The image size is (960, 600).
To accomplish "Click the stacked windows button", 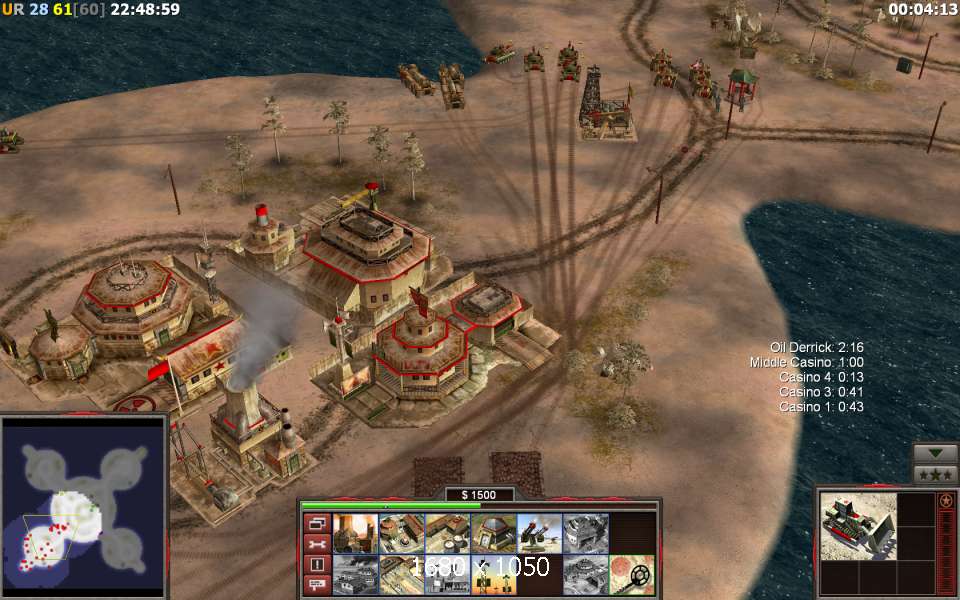I will 316,523.
